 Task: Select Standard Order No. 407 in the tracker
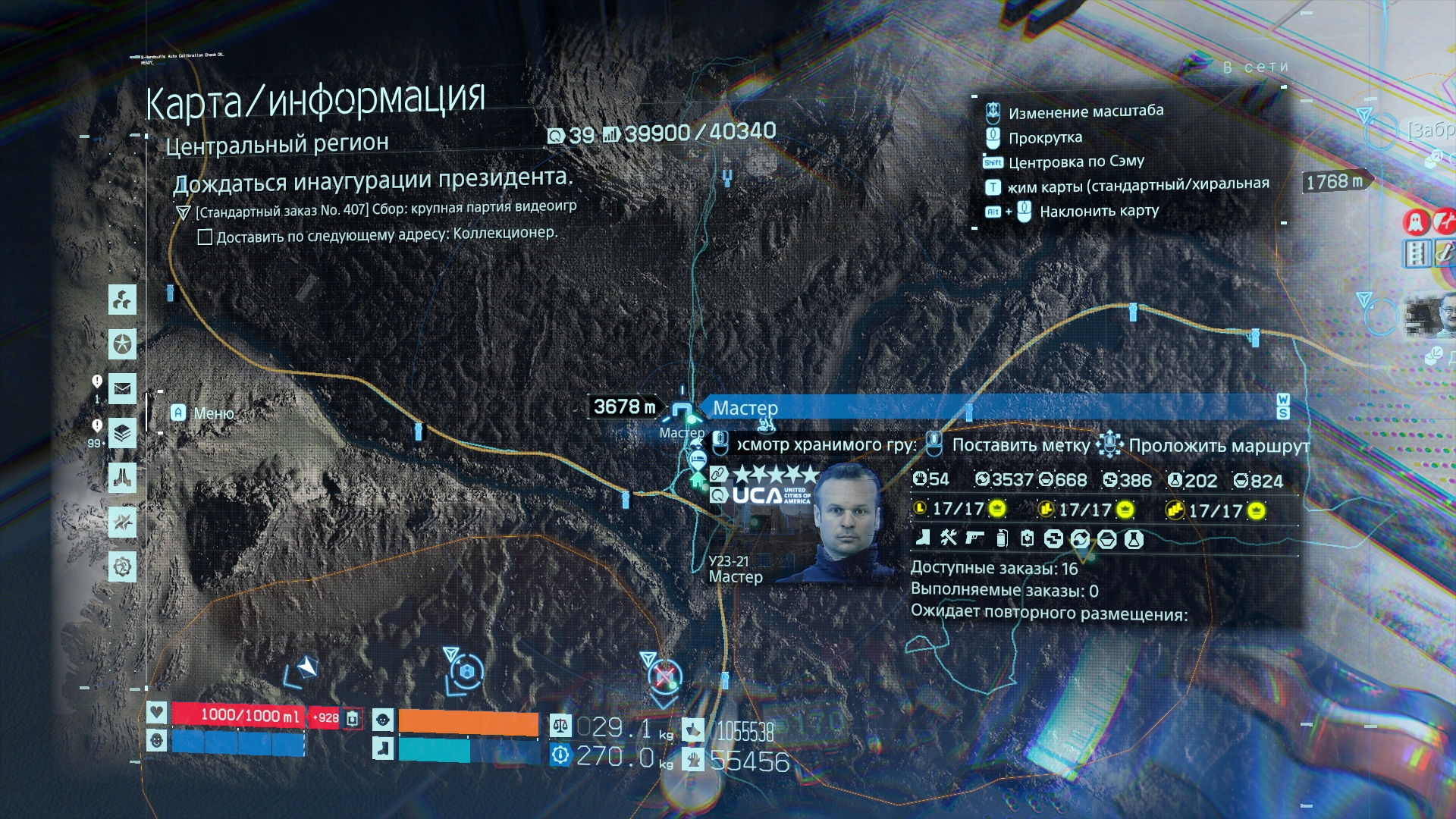385,209
